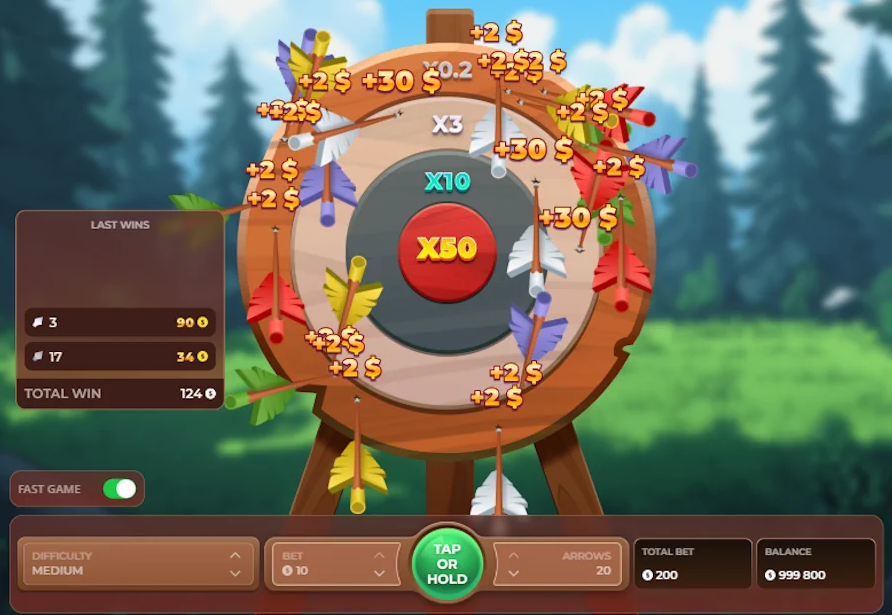Image resolution: width=892 pixels, height=615 pixels.
Task: Increase the number of arrows
Action: (513, 555)
